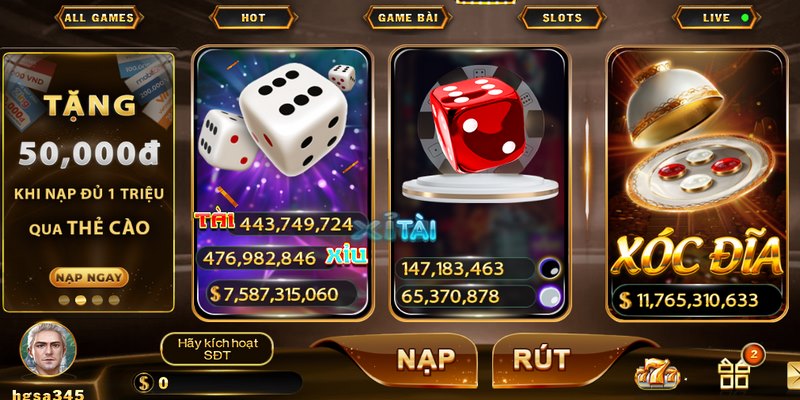
Task: Open the gift box with notification badge
Action: tap(734, 373)
